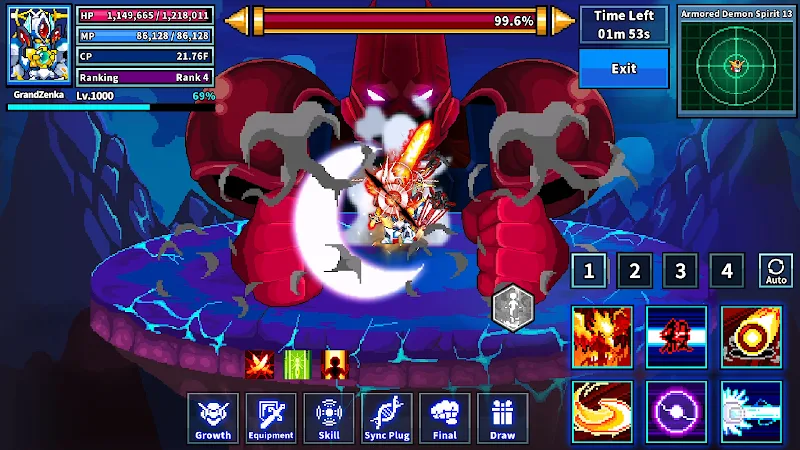This screenshot has height=450, width=800.
Task: Use the purple orb skill
Action: tap(676, 411)
